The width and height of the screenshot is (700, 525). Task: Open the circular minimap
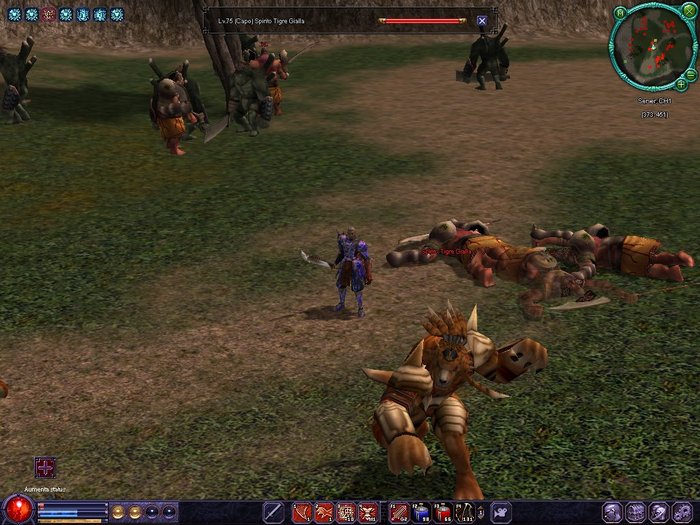(652, 46)
